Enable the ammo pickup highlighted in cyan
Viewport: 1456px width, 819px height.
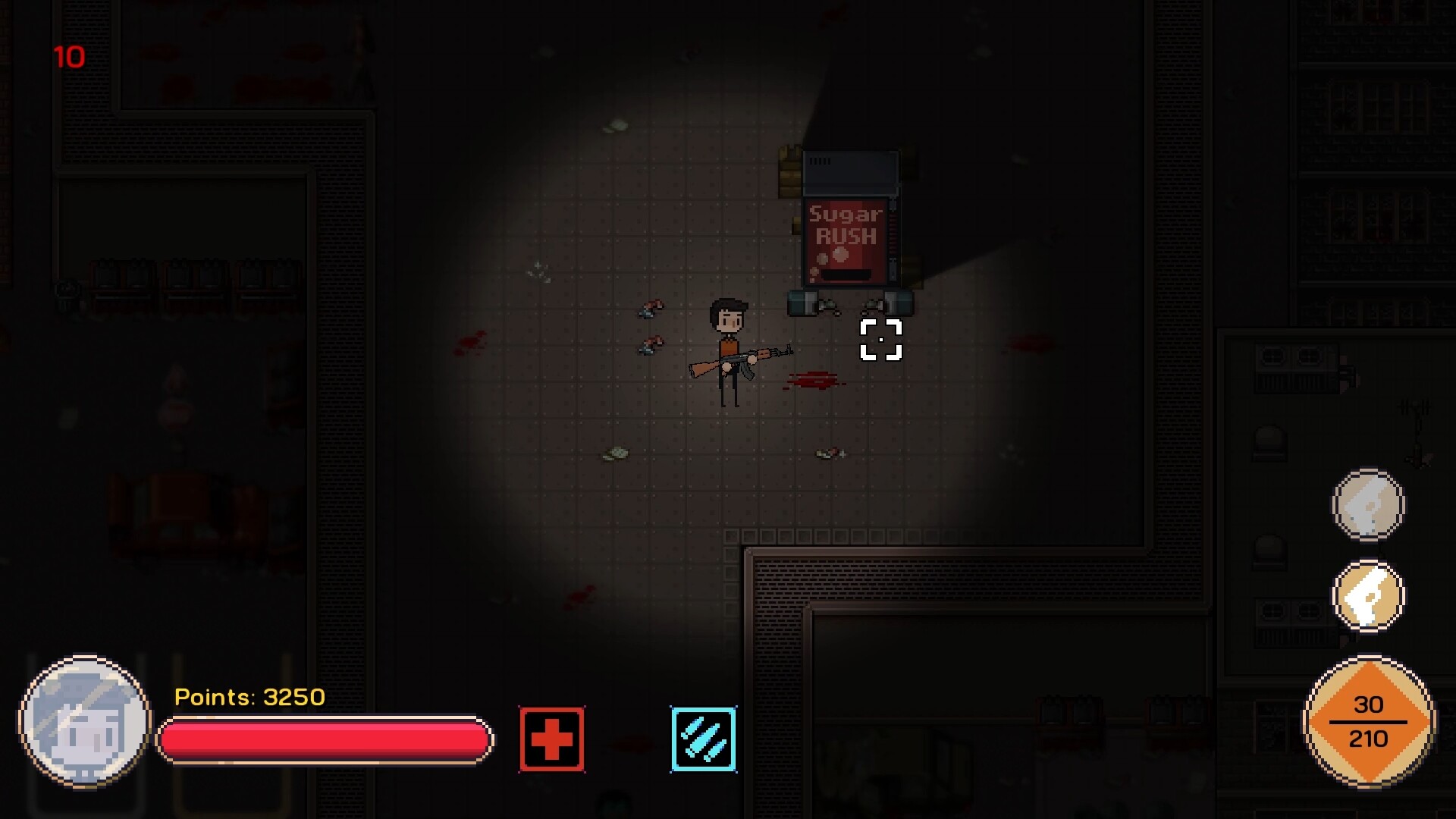[702, 739]
